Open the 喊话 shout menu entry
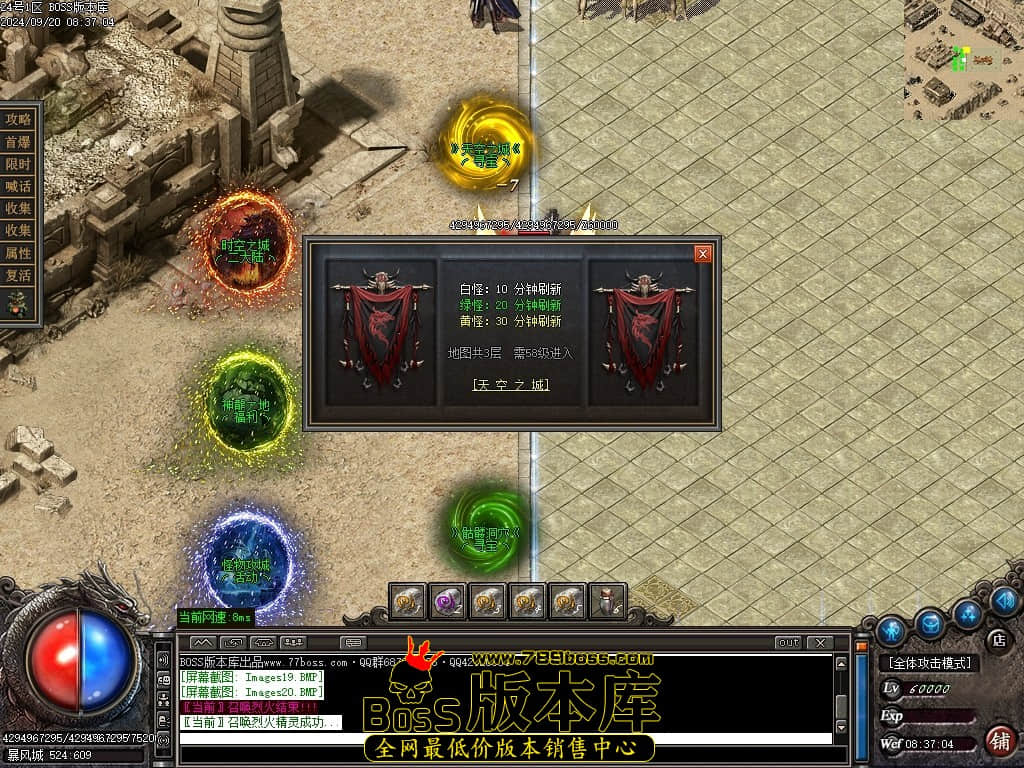The height and width of the screenshot is (768, 1024). [19, 186]
